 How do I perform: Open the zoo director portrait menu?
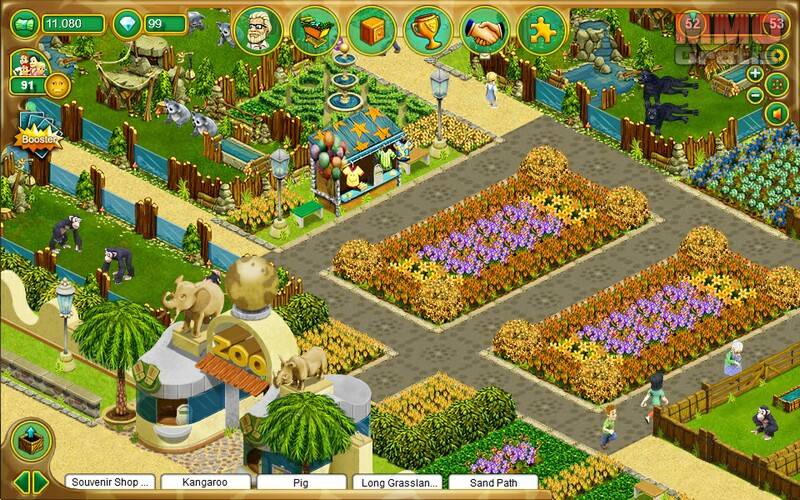click(257, 31)
